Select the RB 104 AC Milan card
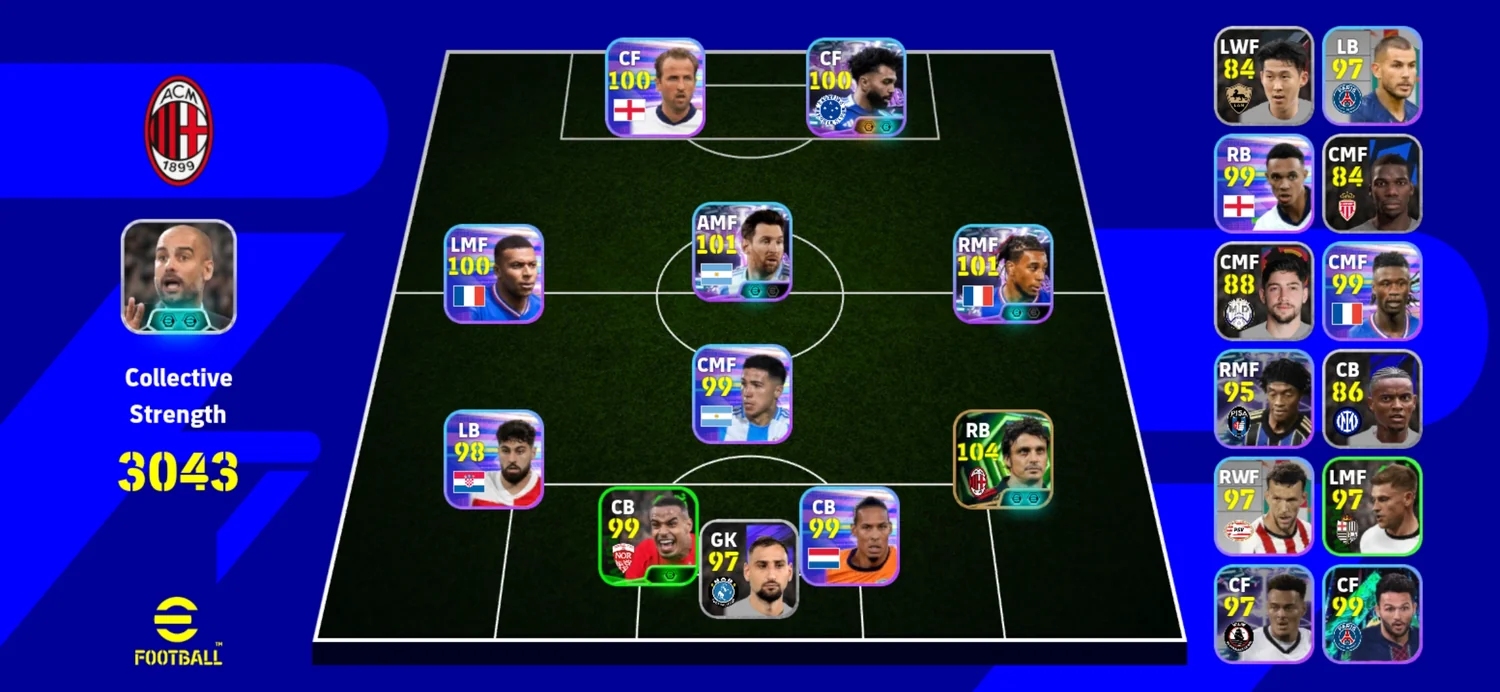 (x=1002, y=459)
